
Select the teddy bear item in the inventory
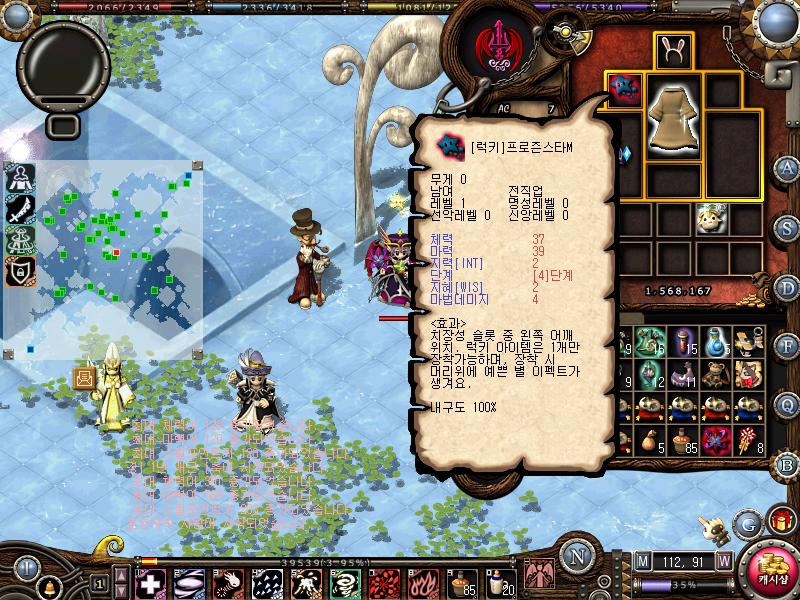[714, 374]
